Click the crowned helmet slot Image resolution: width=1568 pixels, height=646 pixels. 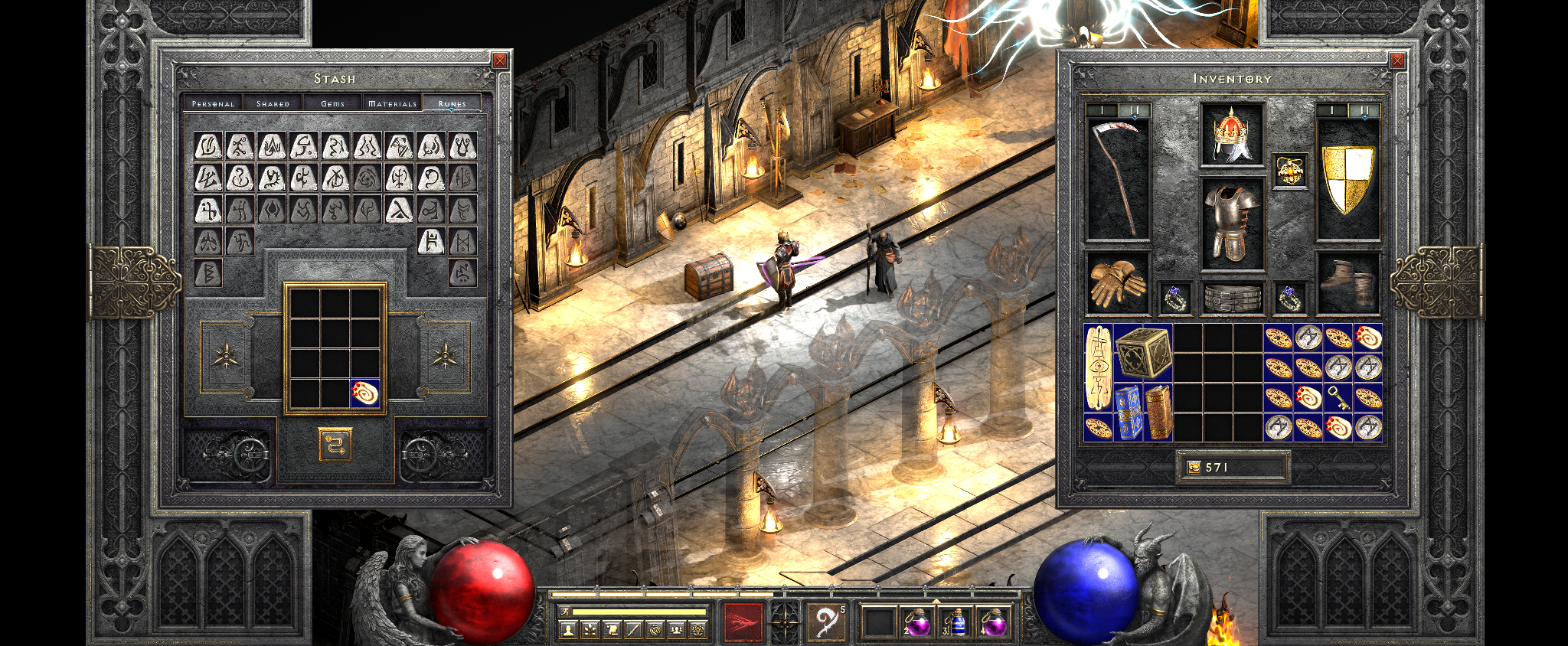[1231, 135]
